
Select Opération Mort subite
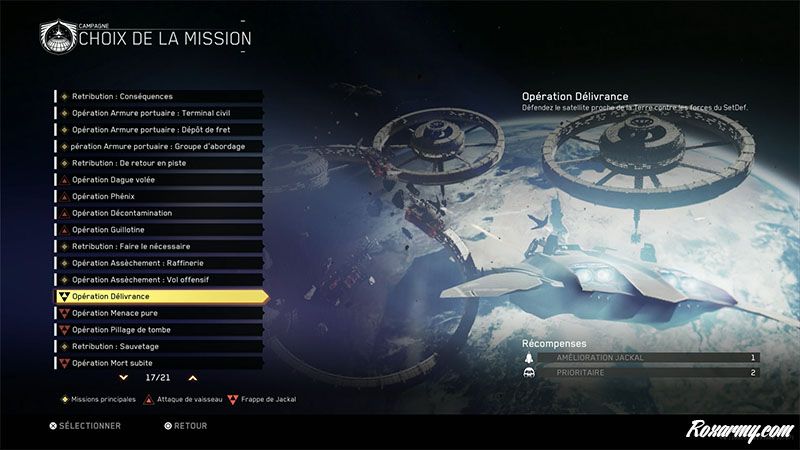[x=160, y=363]
